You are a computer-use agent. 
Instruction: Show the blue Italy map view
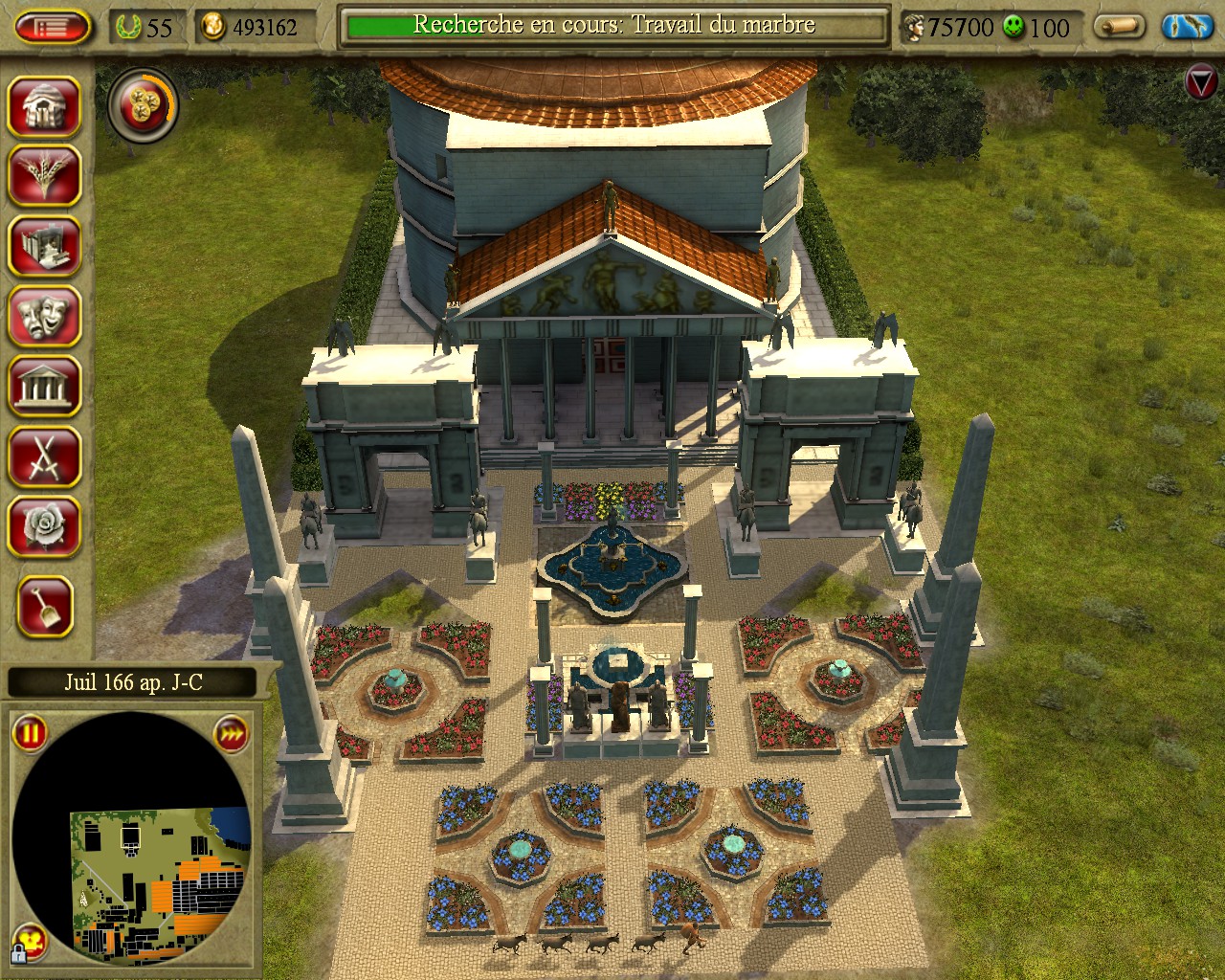click(x=1187, y=27)
